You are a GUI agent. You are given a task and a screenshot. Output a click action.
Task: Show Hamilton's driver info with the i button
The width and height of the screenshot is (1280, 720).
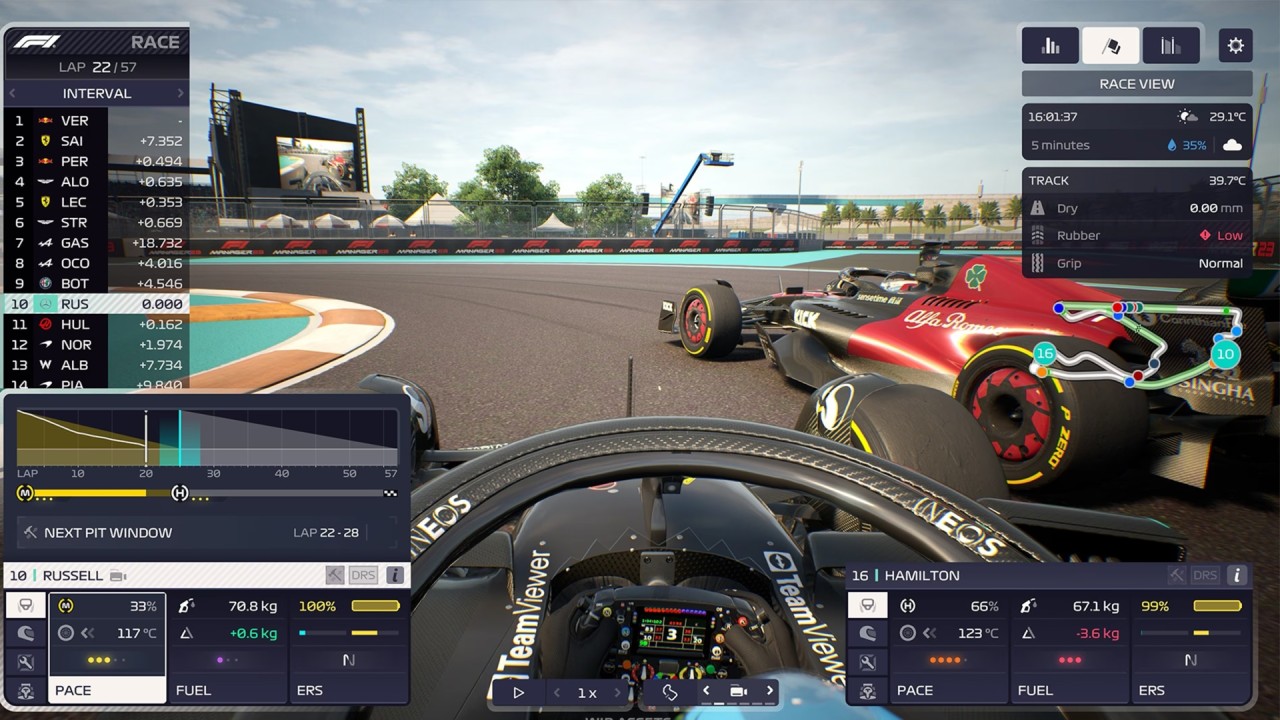pos(1237,575)
